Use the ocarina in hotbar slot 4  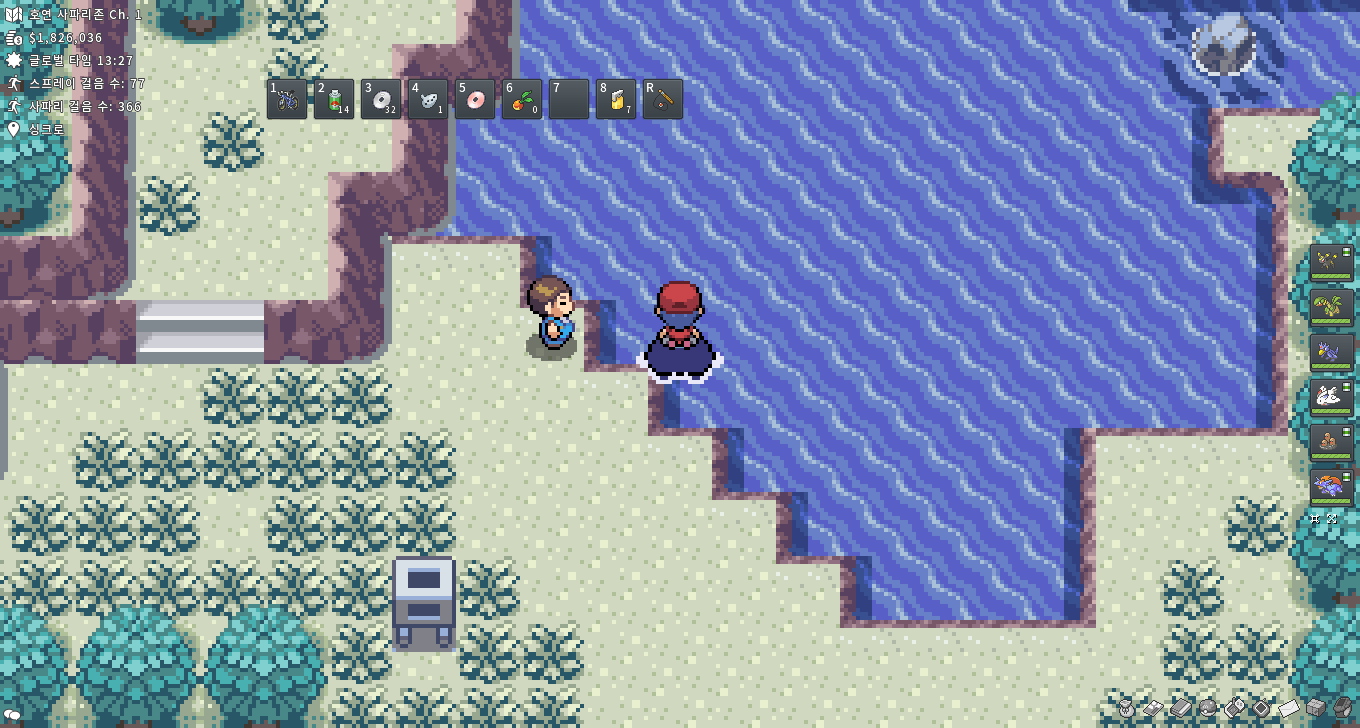tap(428, 99)
